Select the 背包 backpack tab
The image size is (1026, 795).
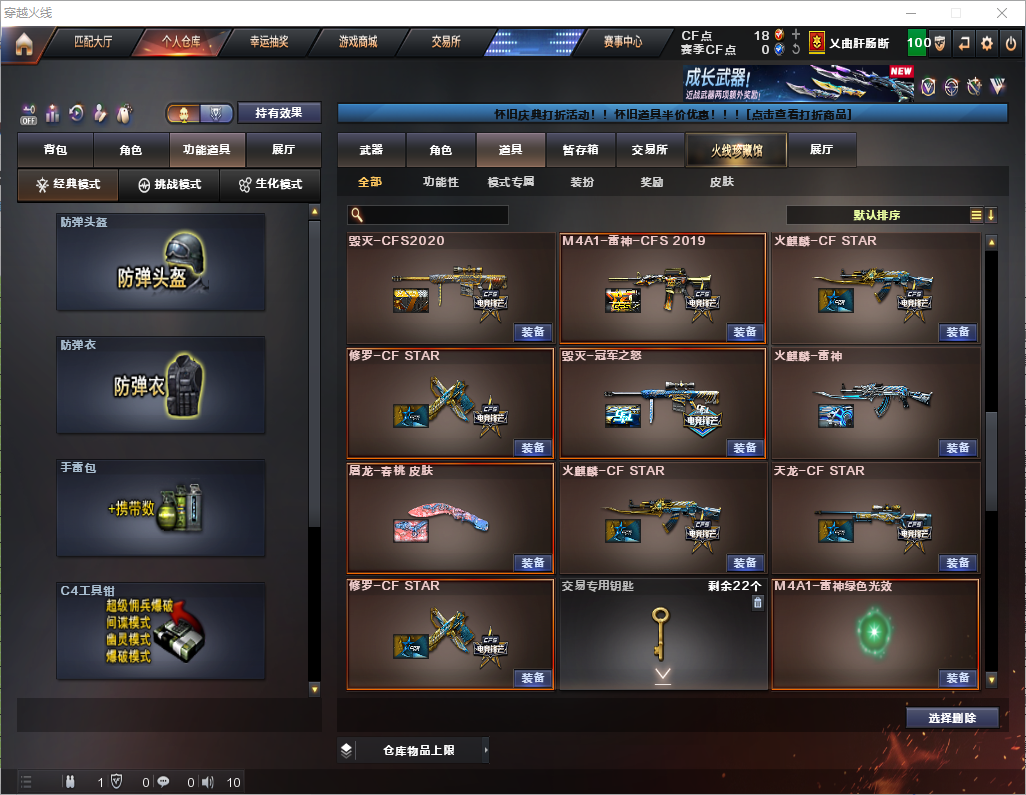point(55,150)
